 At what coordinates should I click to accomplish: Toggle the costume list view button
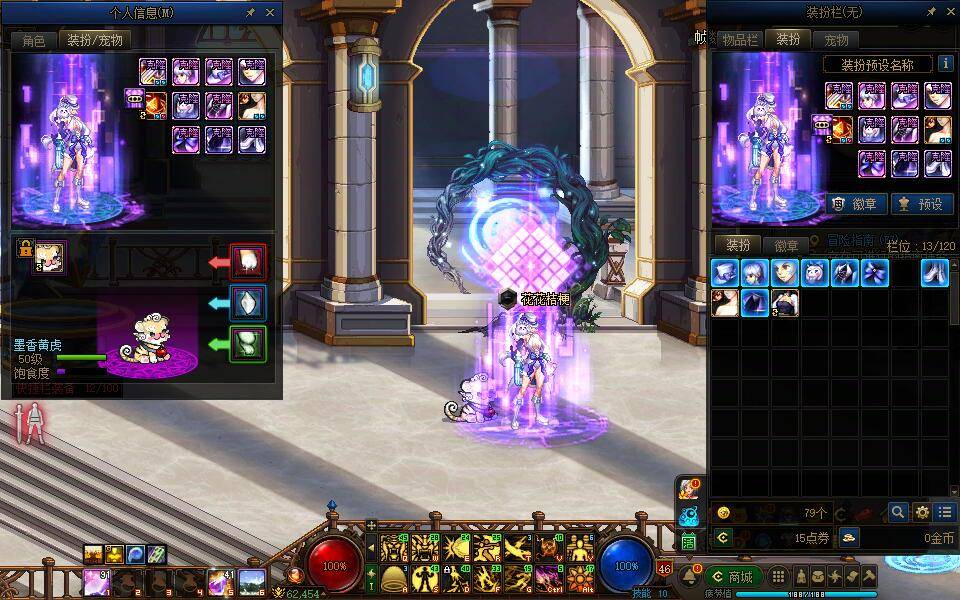(x=944, y=512)
